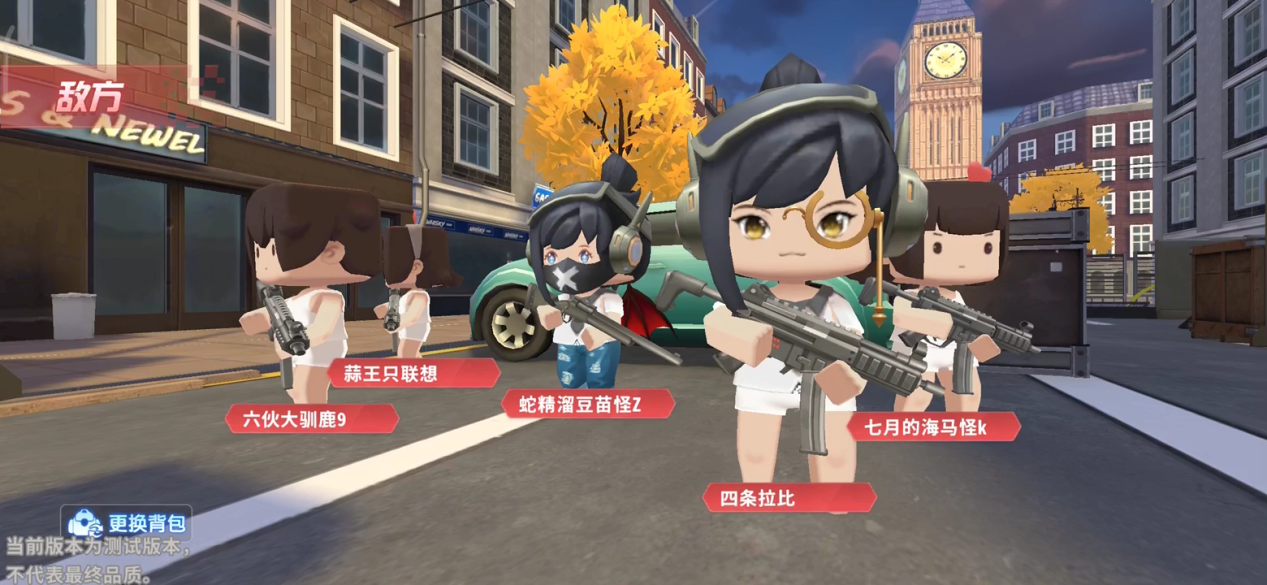Open the 更换背包 backpack change button

(x=128, y=523)
